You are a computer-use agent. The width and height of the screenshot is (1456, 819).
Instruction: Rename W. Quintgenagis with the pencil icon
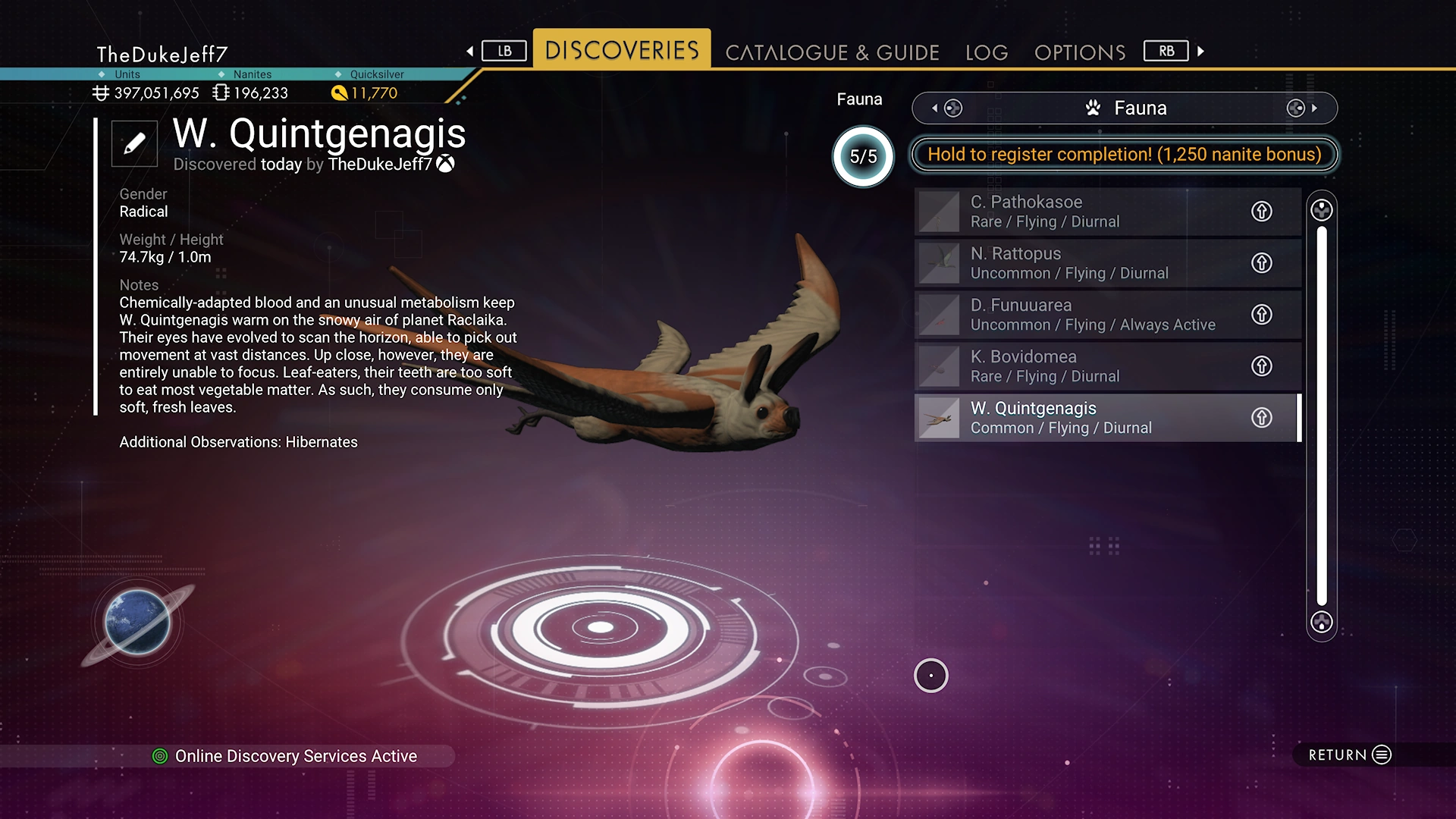pyautogui.click(x=134, y=143)
